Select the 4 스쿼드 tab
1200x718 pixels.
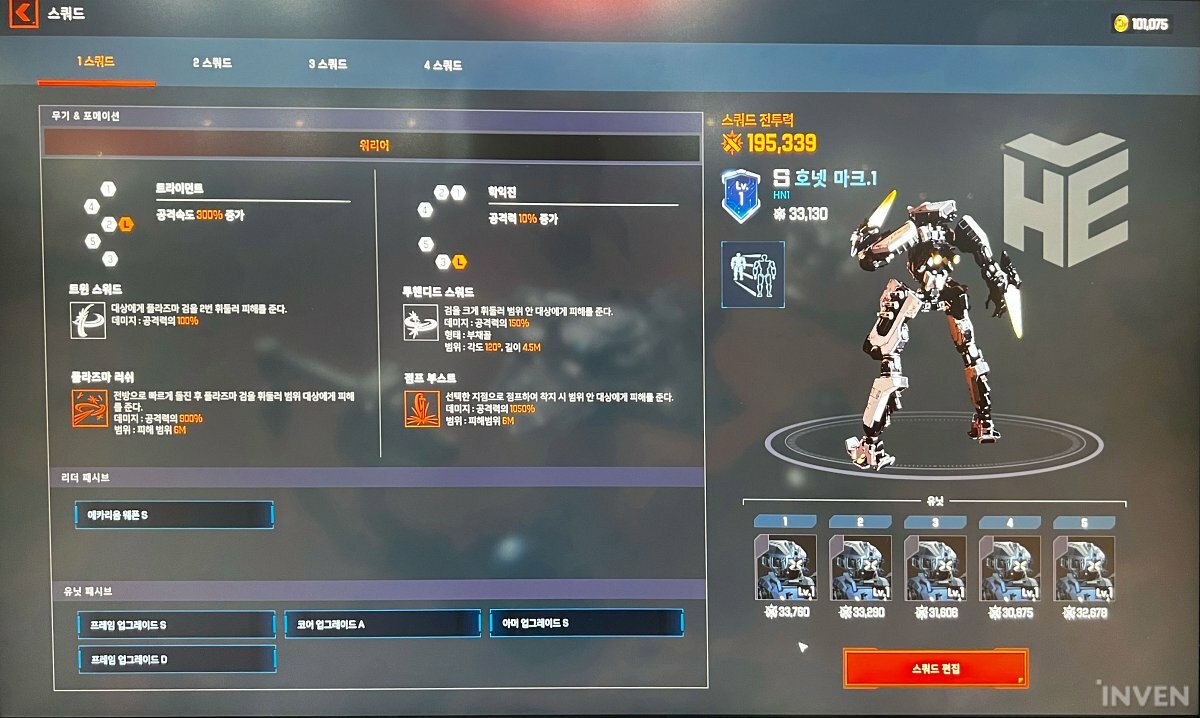442,66
